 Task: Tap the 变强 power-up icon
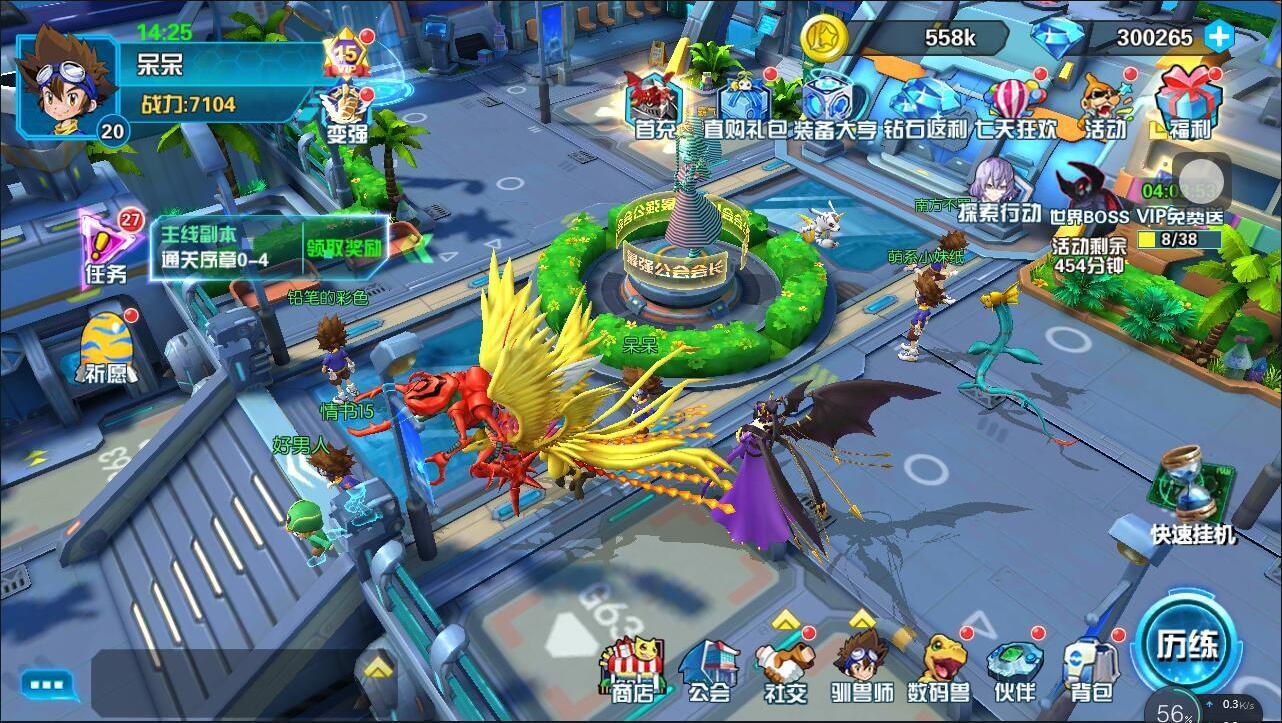point(347,113)
